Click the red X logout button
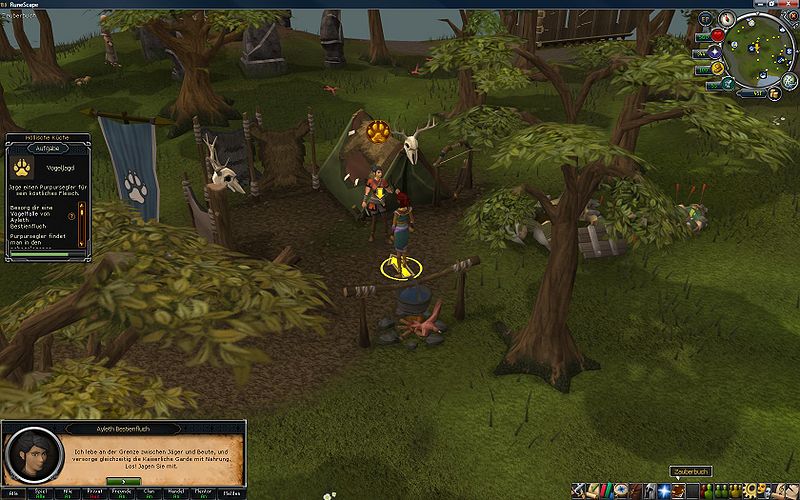Image resolution: width=800 pixels, height=500 pixels. 791,17
